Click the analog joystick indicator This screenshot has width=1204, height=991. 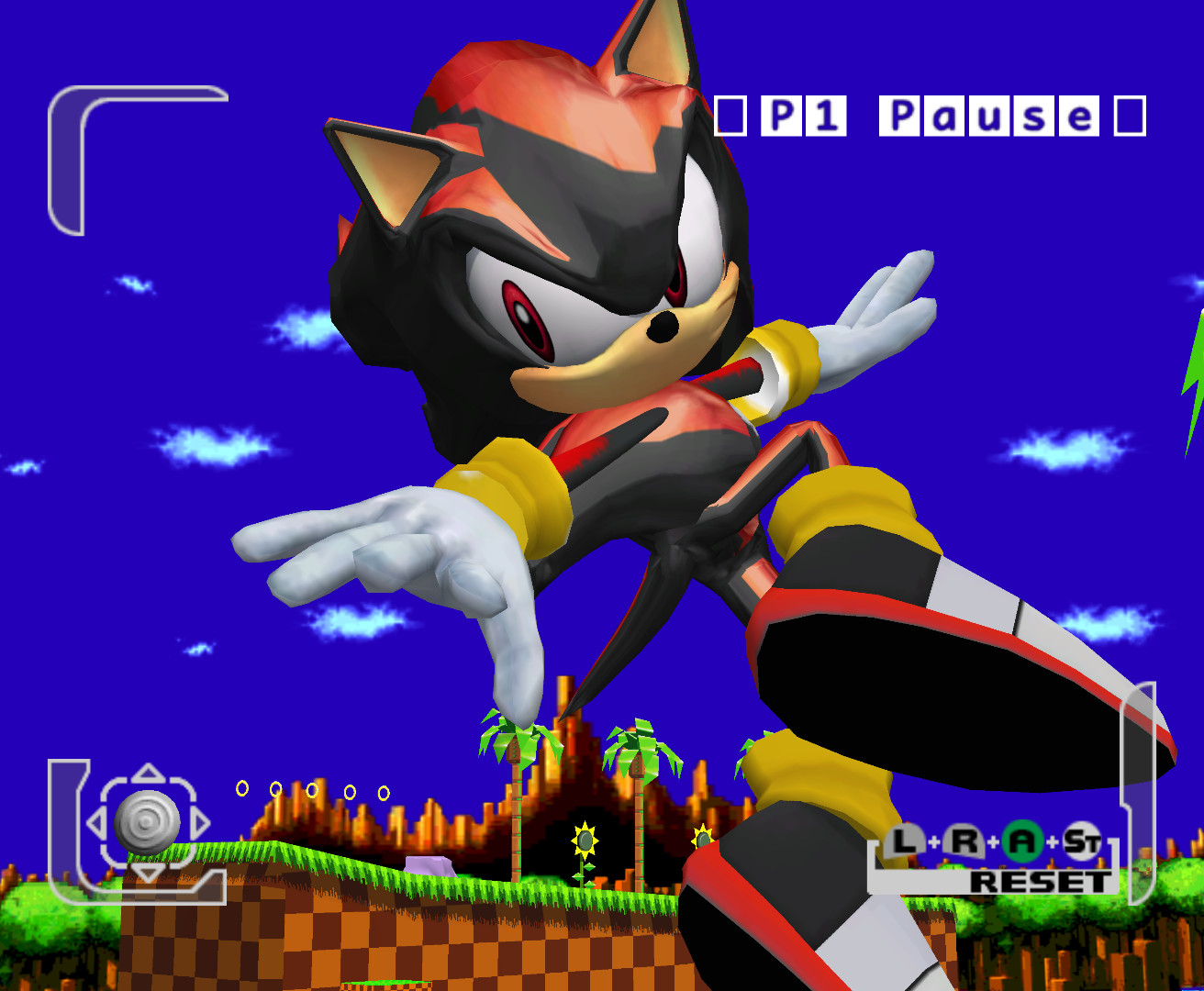point(147,821)
